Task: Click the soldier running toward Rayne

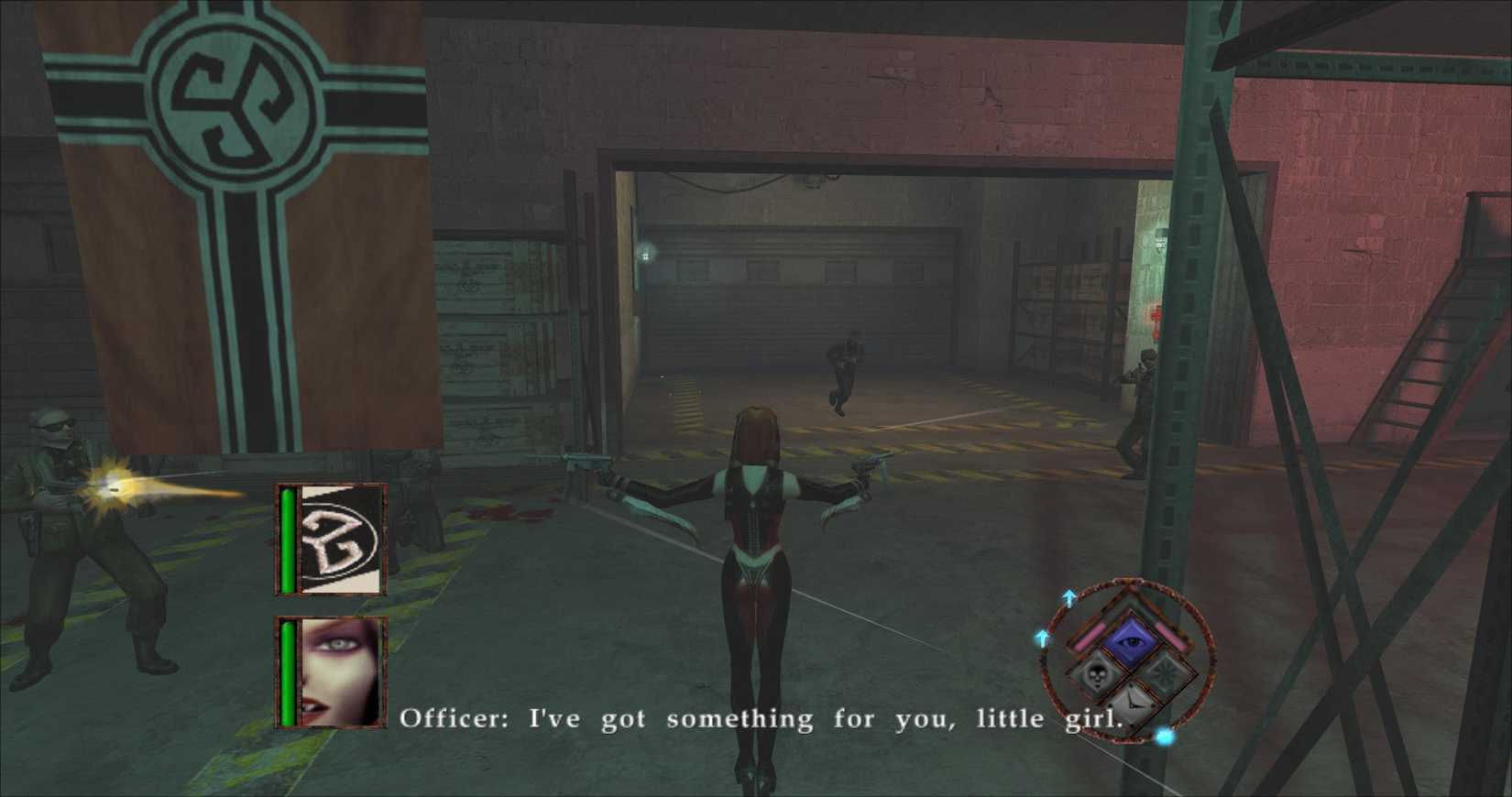Action: point(843,376)
